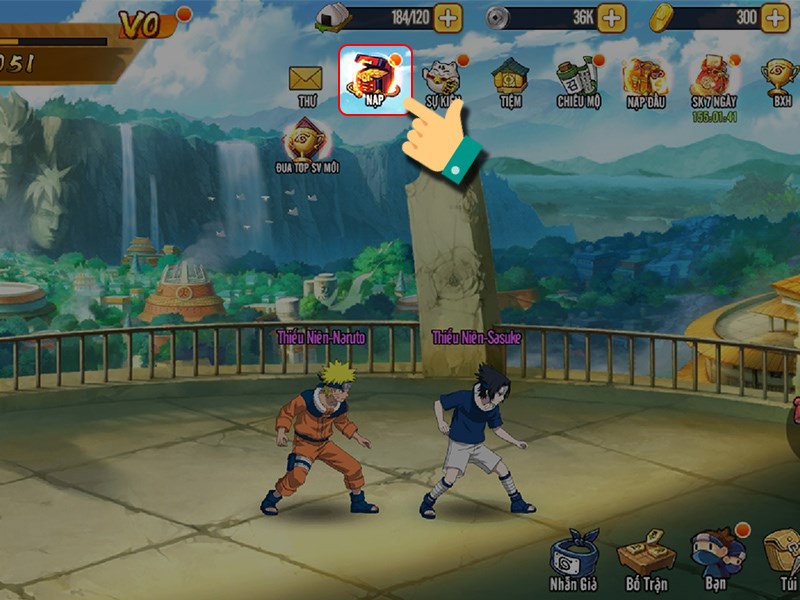Open the Nạp recharge treasure chest
Screen dimensions: 800x600
tap(374, 79)
